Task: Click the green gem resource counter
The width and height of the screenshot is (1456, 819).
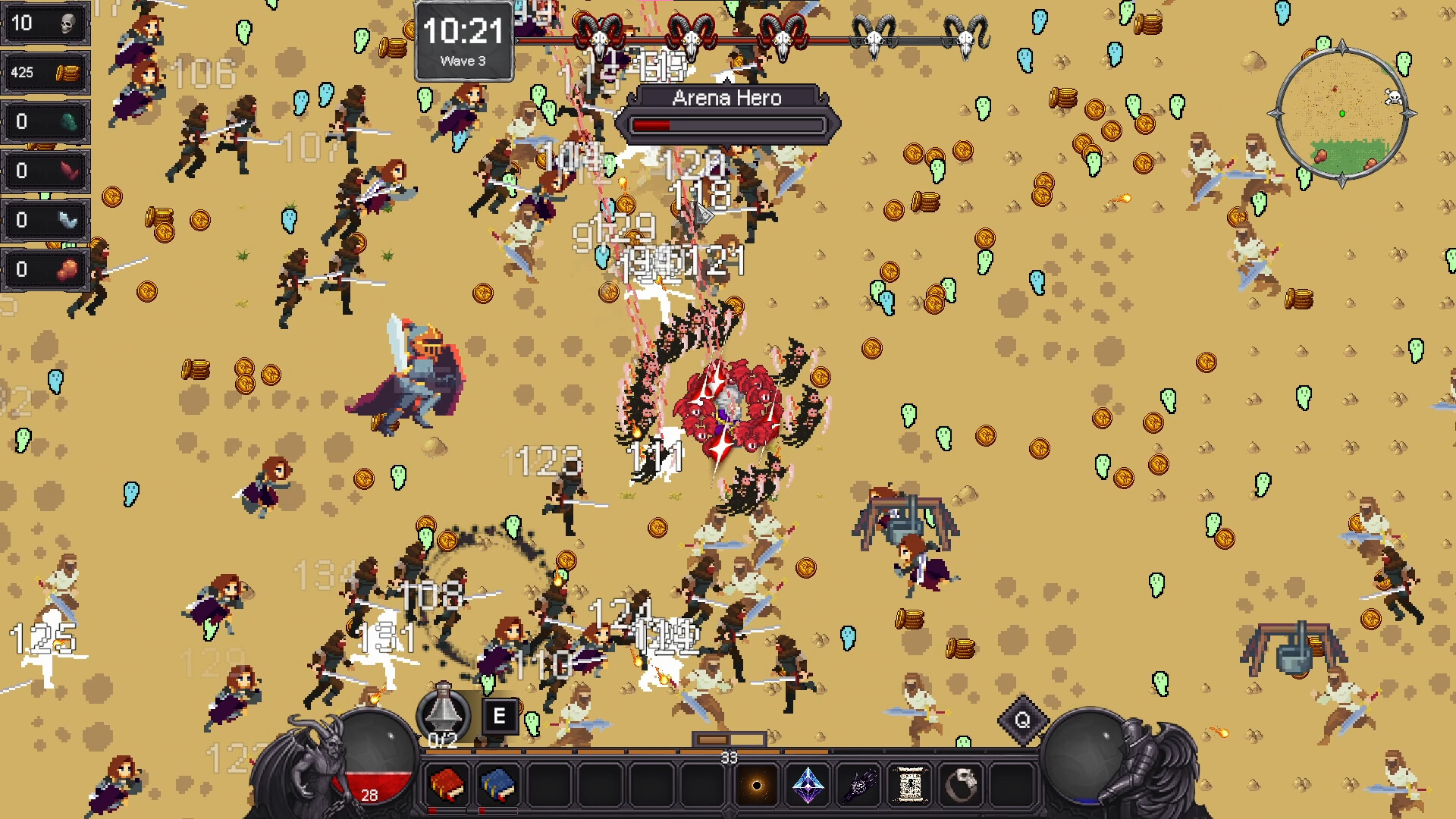Action: (45, 122)
